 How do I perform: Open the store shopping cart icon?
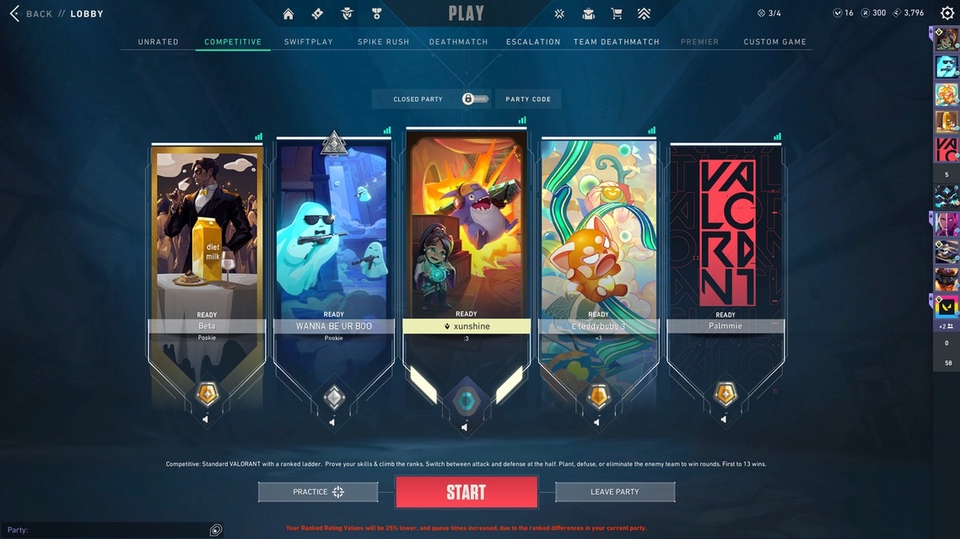[x=616, y=14]
